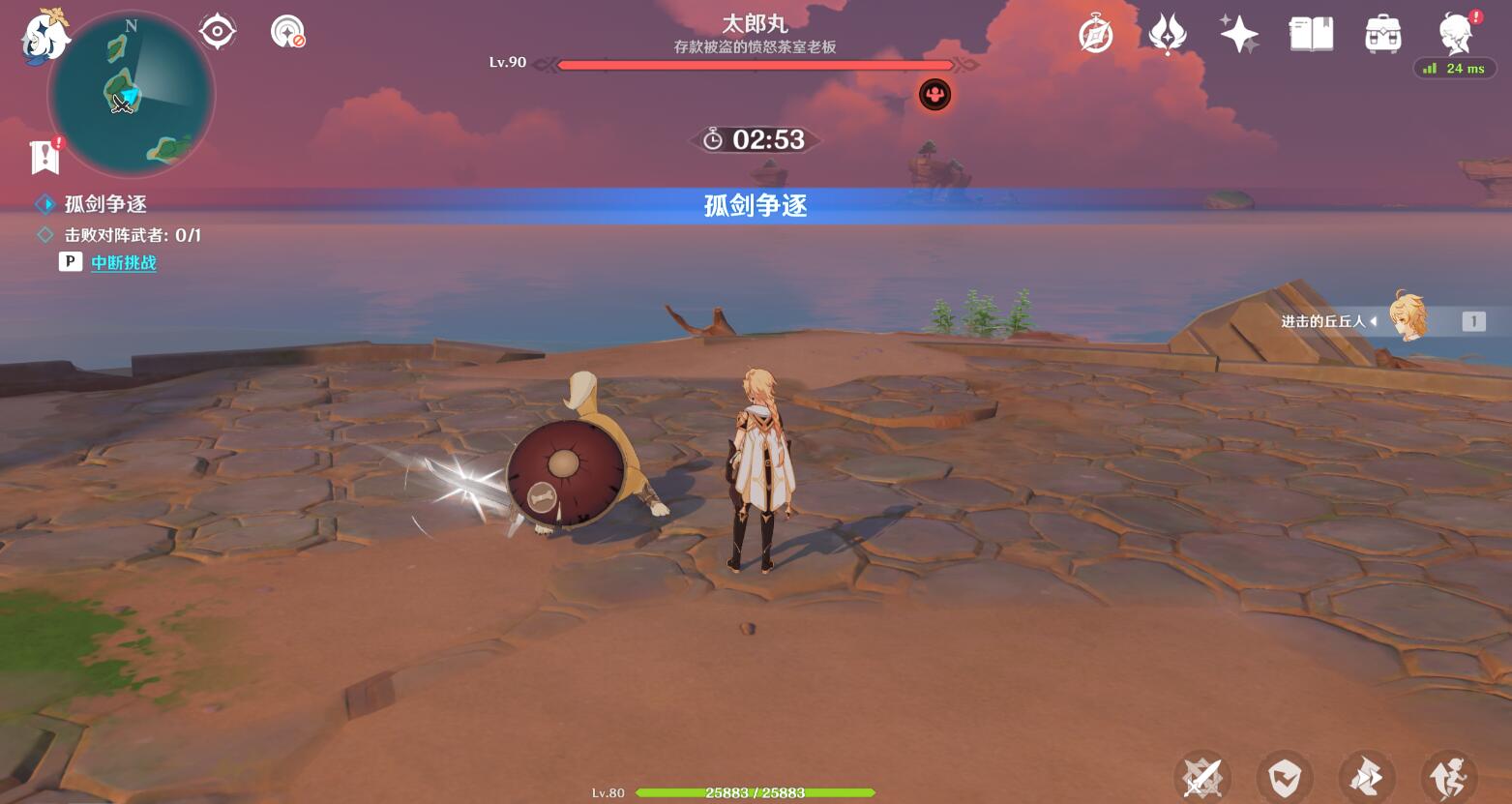The height and width of the screenshot is (804, 1512).
Task: Open the quest banner icon with red alert
Action: [45, 155]
